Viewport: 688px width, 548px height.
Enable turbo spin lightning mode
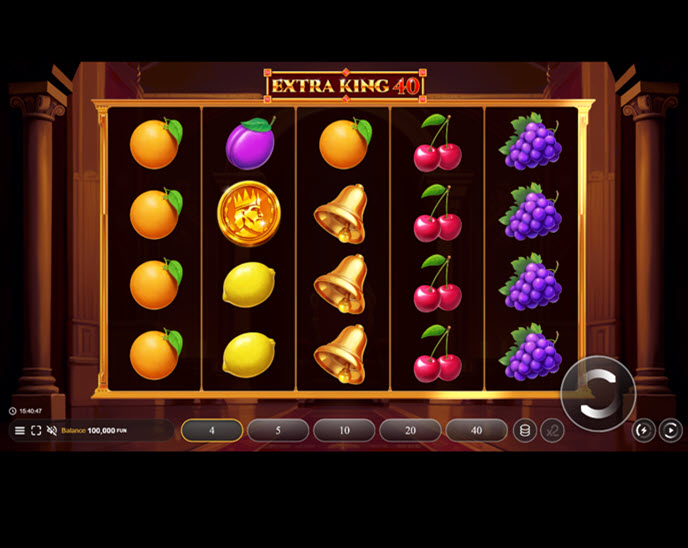tap(645, 430)
